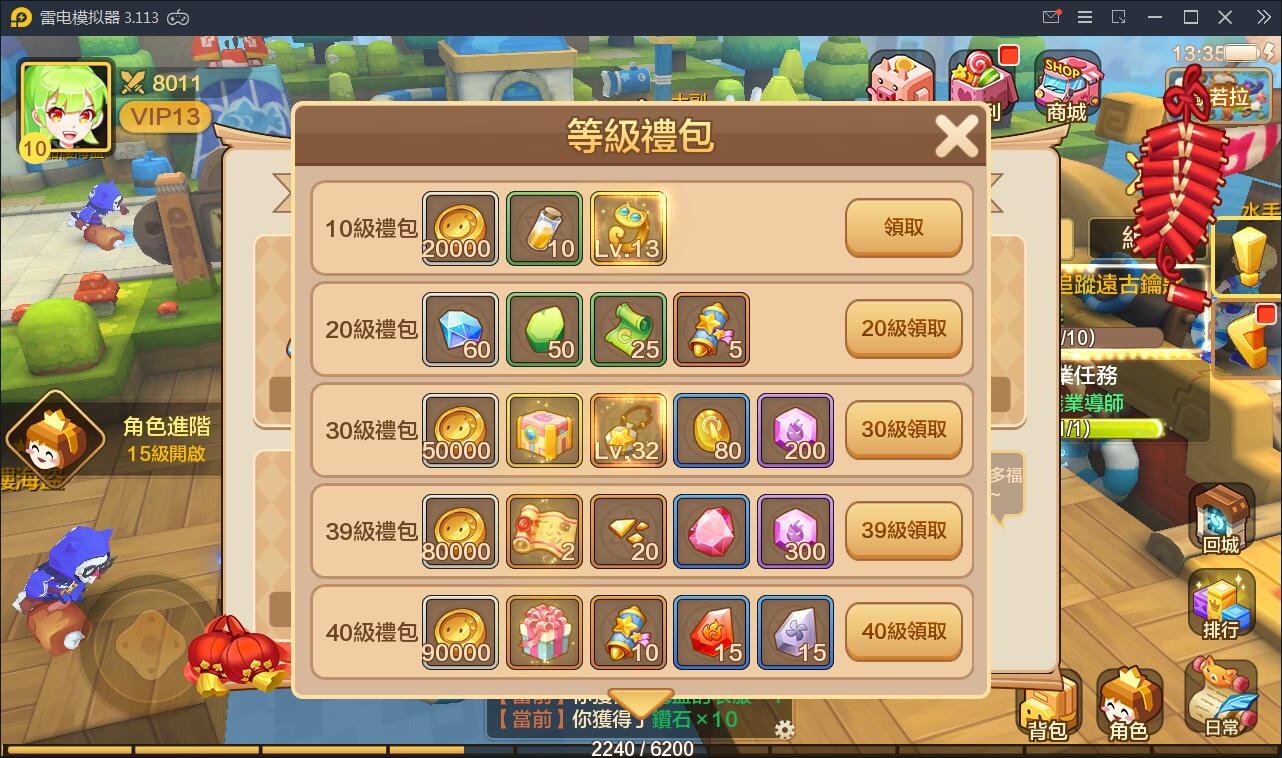This screenshot has height=758, width=1282.
Task: Open the 背包 backpack icon
Action: point(1047,703)
